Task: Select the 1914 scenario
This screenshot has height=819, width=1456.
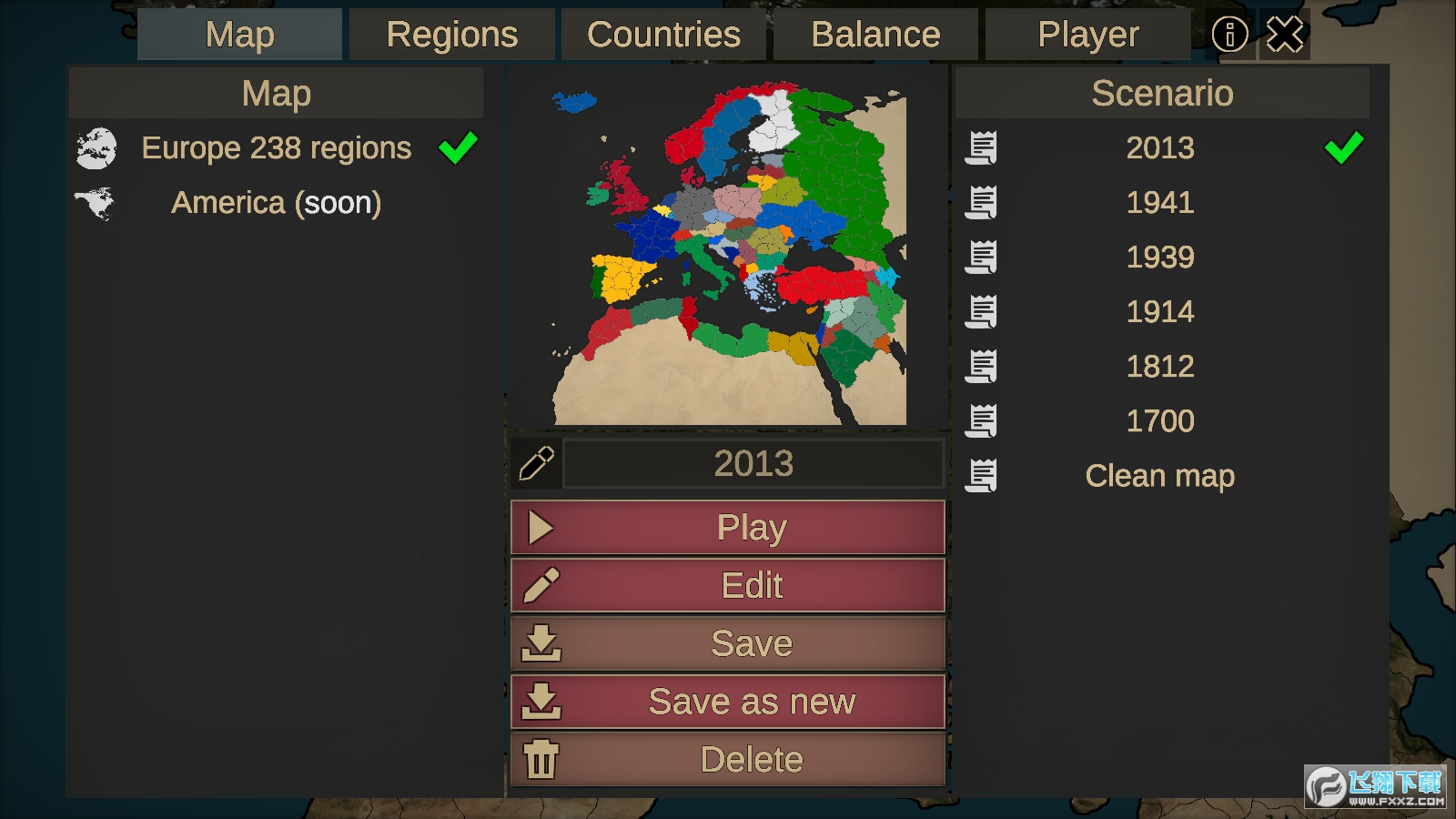Action: 1159,311
